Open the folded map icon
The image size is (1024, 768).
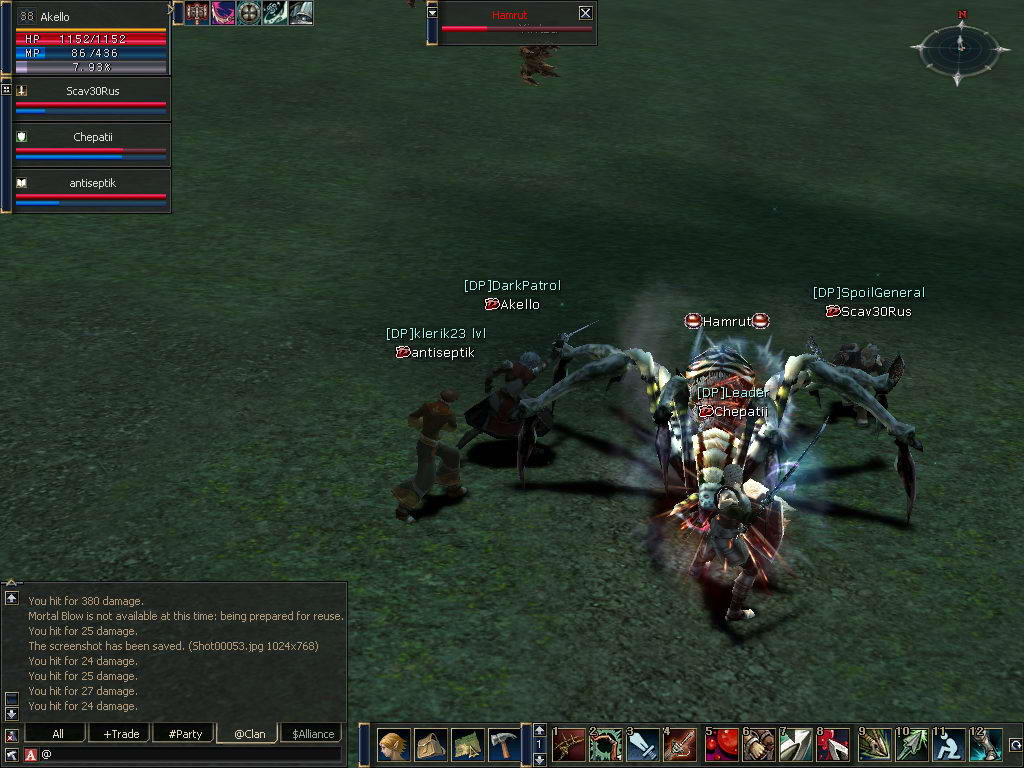(x=467, y=745)
